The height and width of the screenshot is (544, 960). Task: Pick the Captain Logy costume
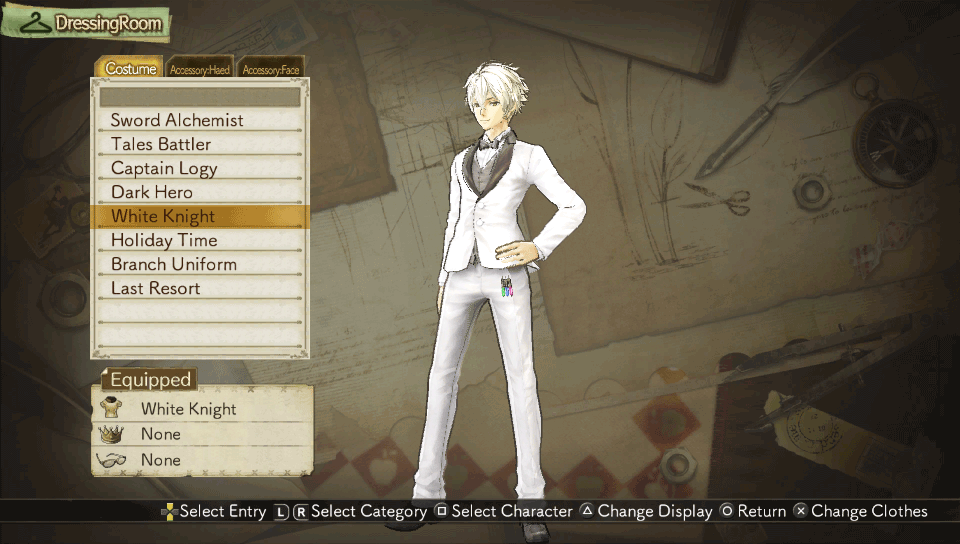(200, 168)
